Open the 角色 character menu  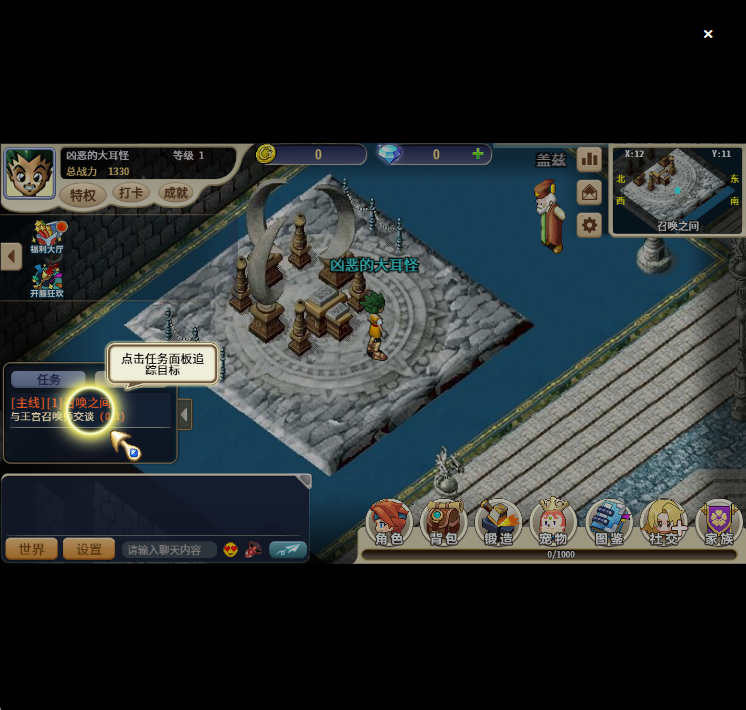click(x=389, y=523)
